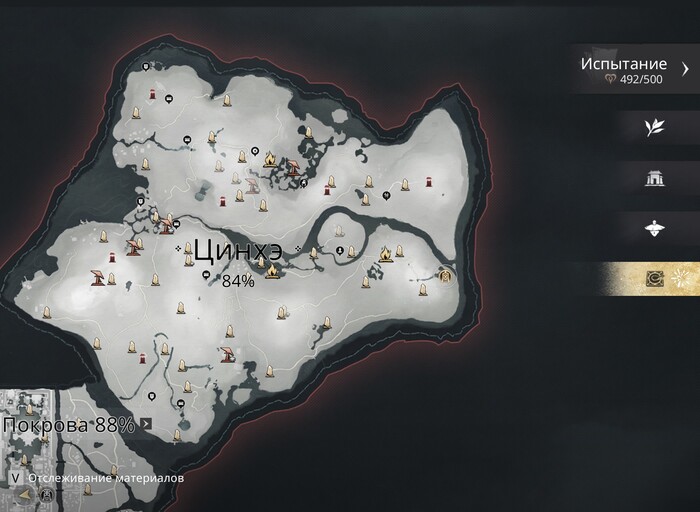Expand the arrow next to Покрова 88%

click(x=147, y=424)
